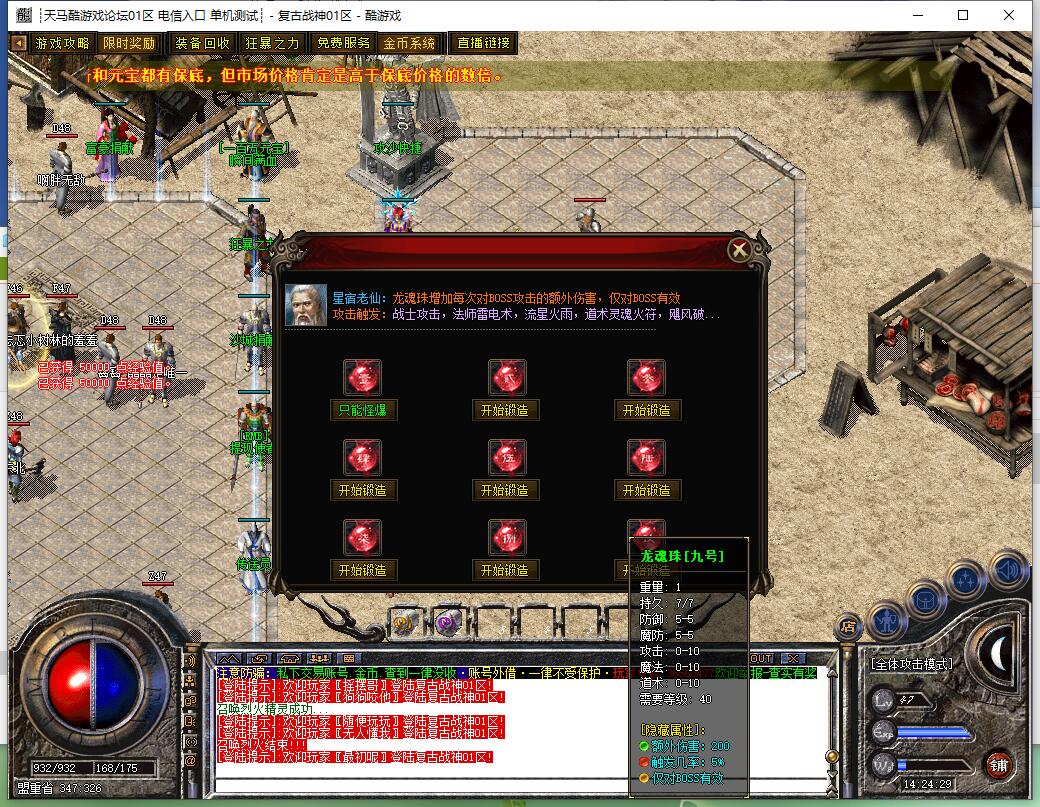This screenshot has width=1040, height=807.
Task: Open the orange 店 shop button
Action: click(848, 627)
